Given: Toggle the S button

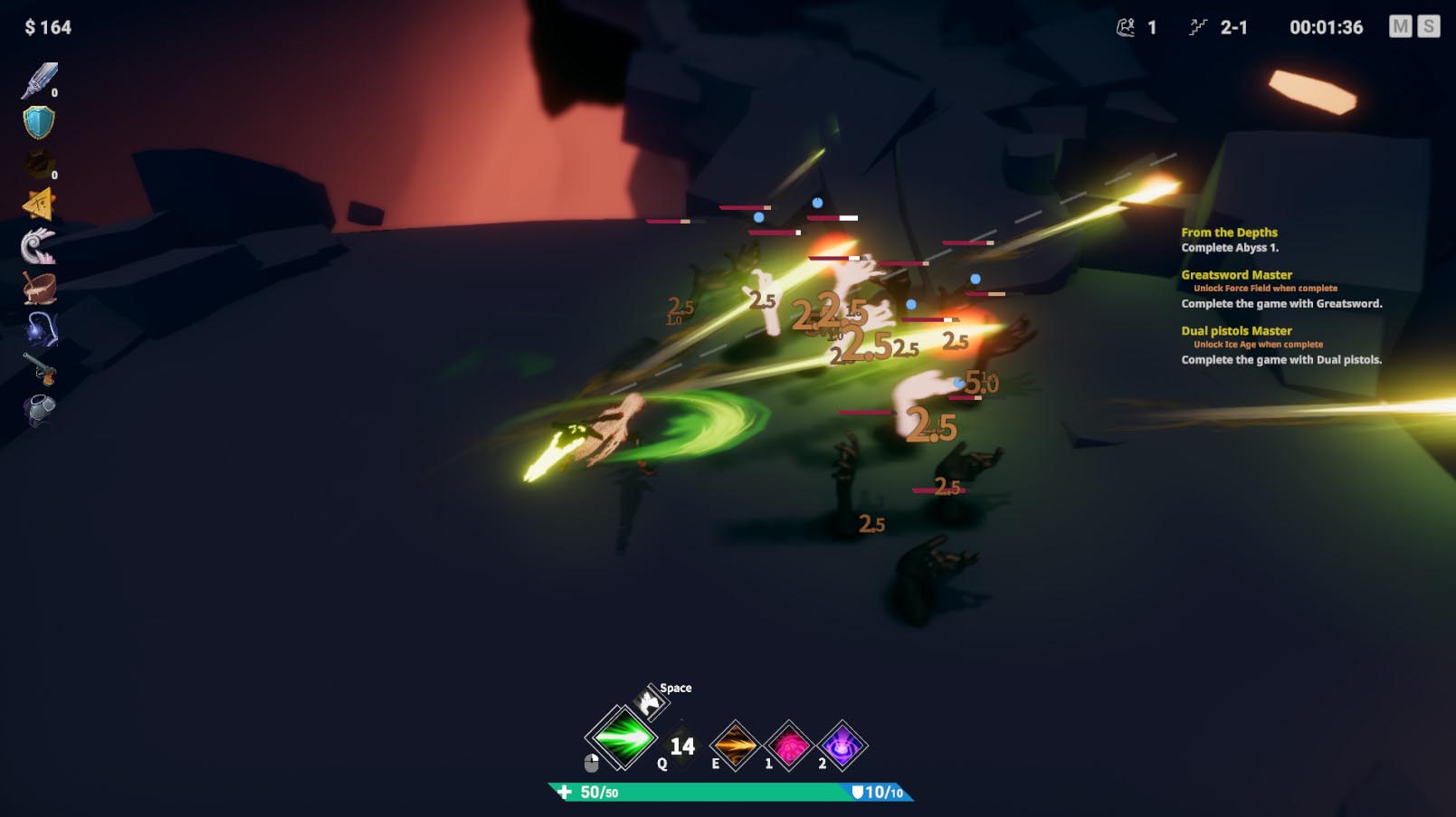Looking at the screenshot, I should 1429,27.
